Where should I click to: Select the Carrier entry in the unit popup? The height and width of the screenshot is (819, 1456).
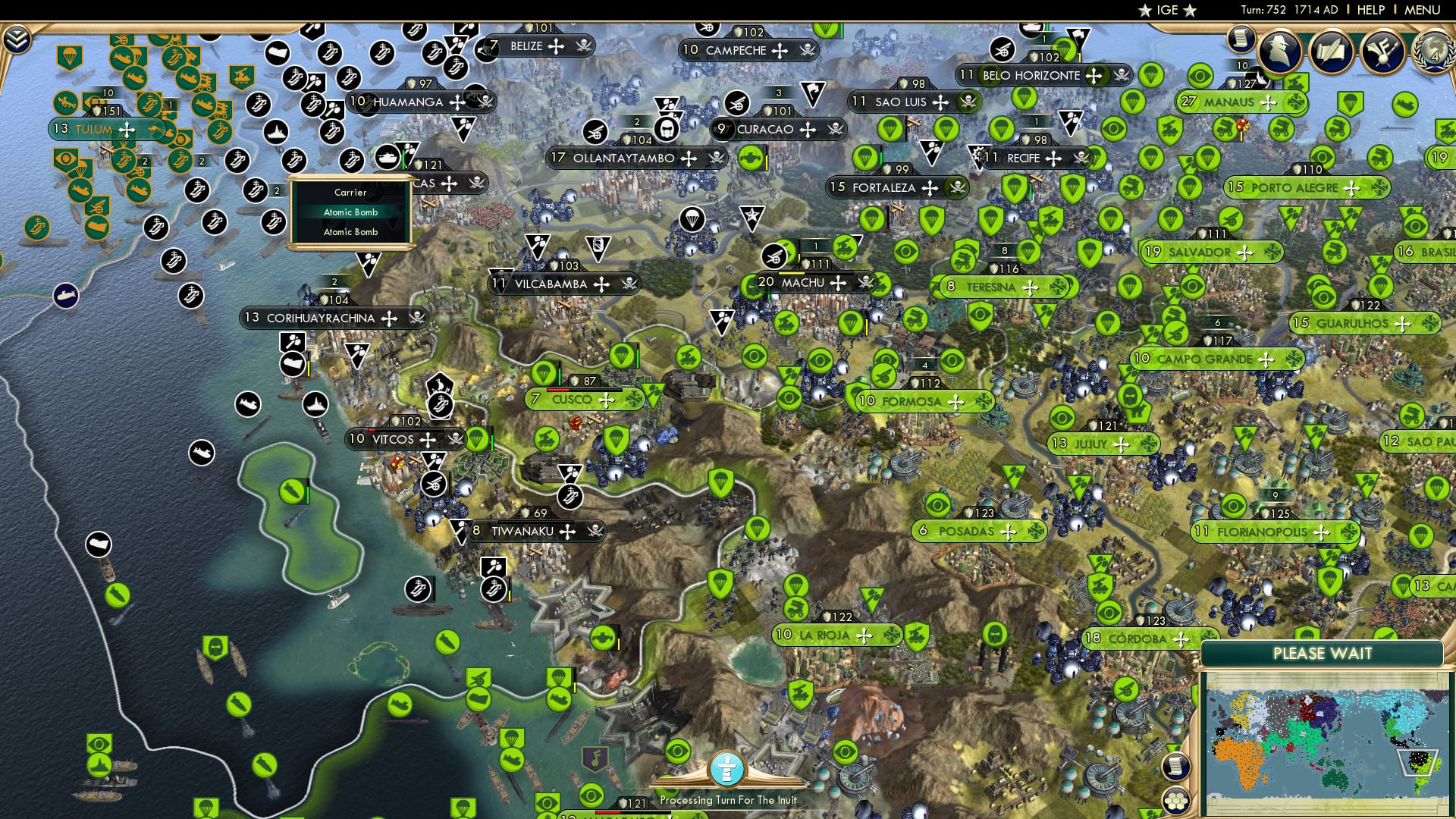tap(350, 193)
